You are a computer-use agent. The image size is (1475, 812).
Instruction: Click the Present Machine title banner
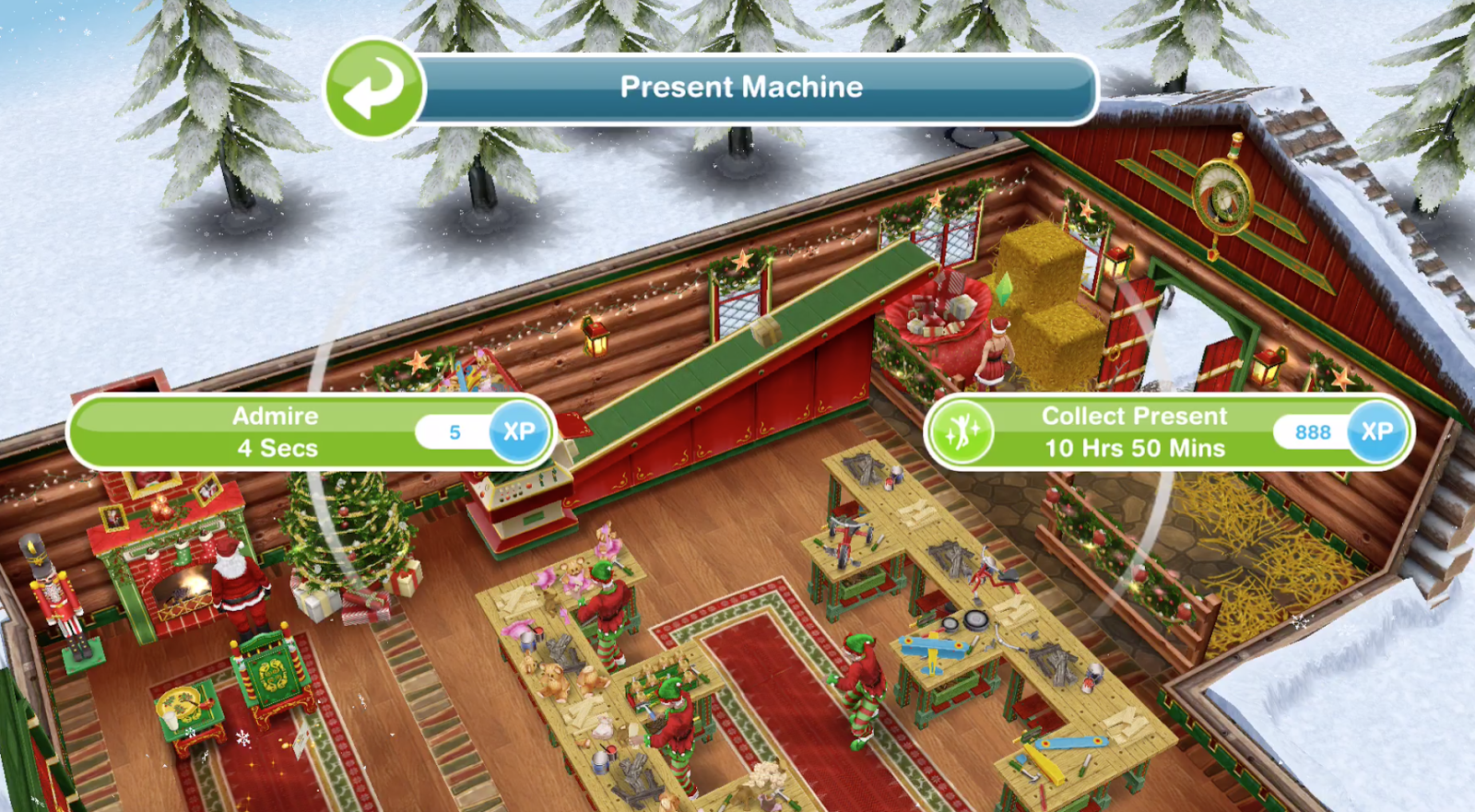pyautogui.click(x=742, y=88)
